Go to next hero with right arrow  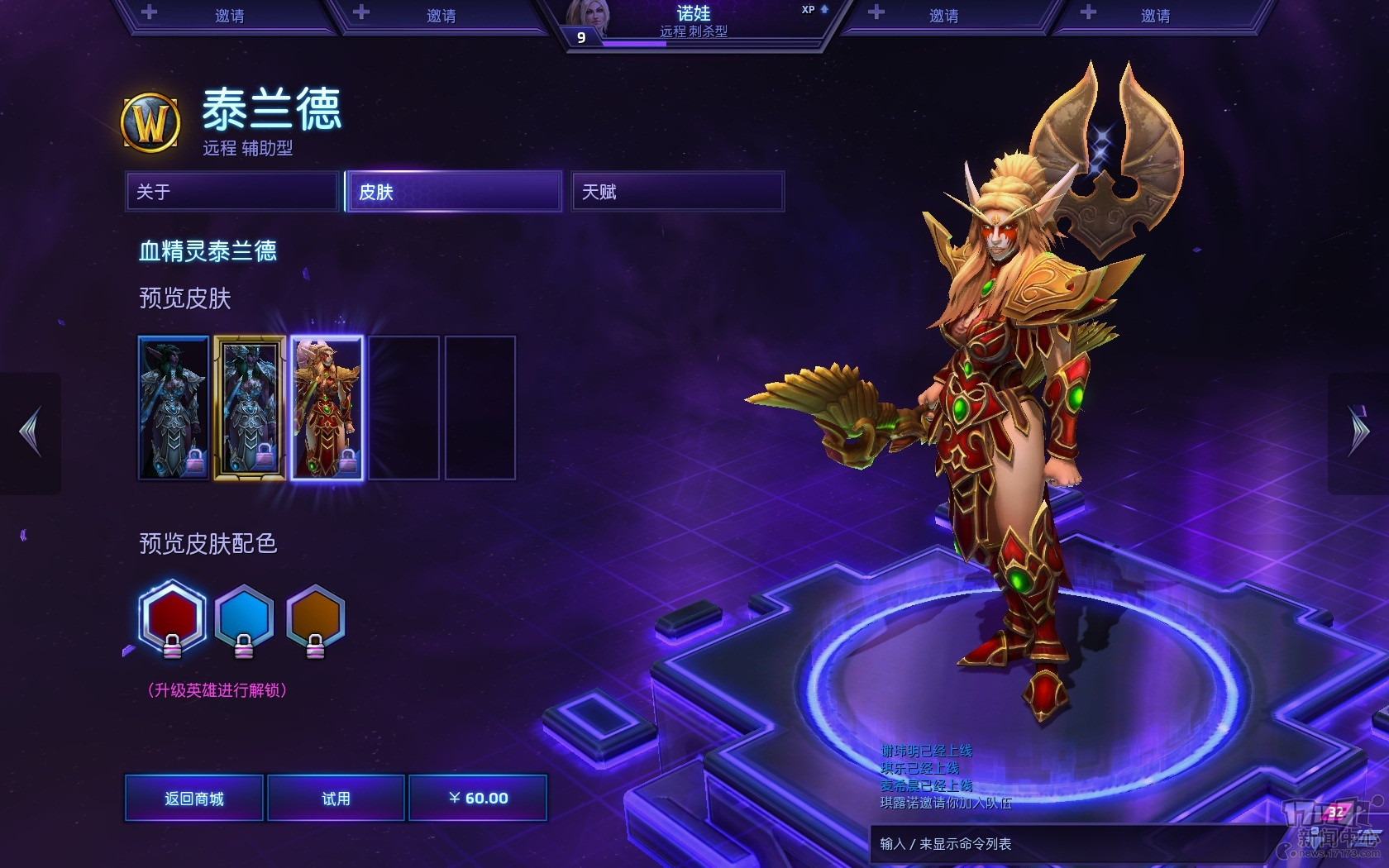click(x=1358, y=432)
